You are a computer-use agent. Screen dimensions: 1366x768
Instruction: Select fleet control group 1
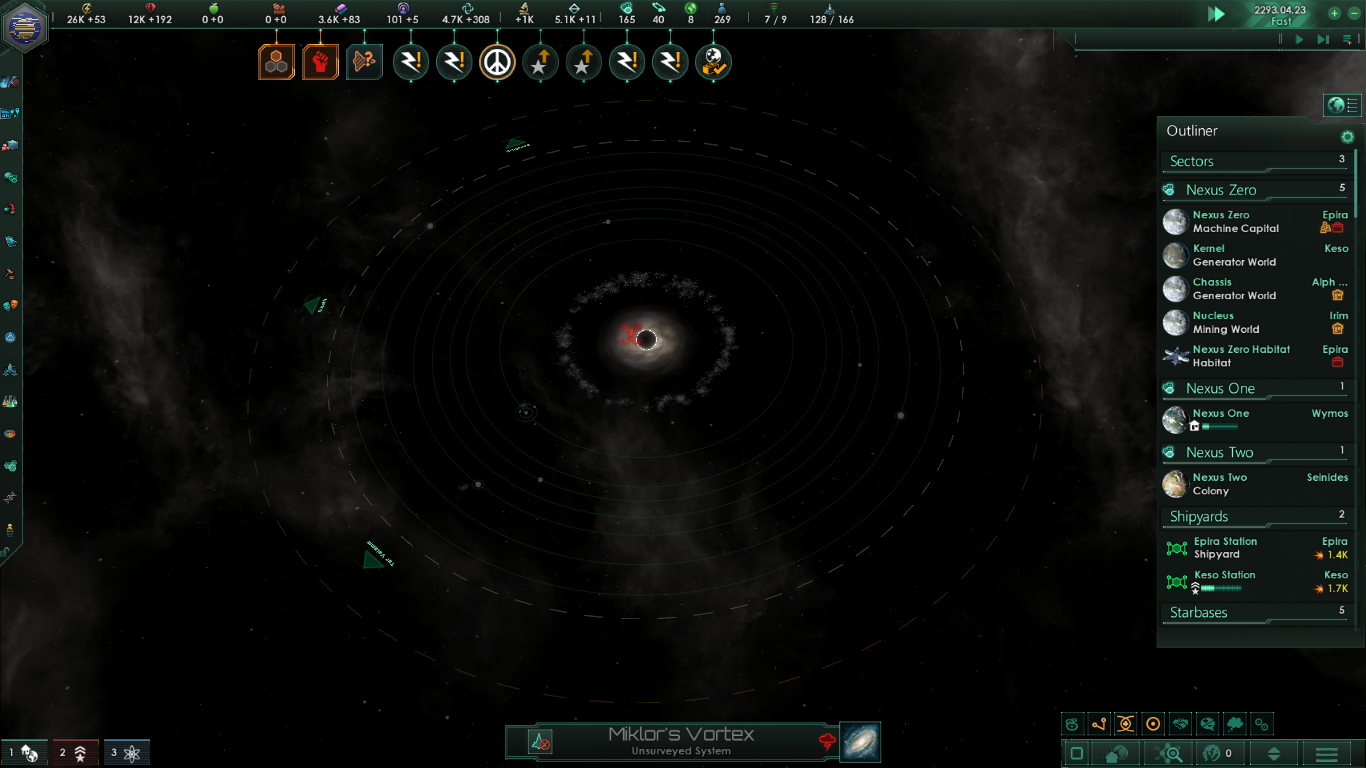point(24,753)
